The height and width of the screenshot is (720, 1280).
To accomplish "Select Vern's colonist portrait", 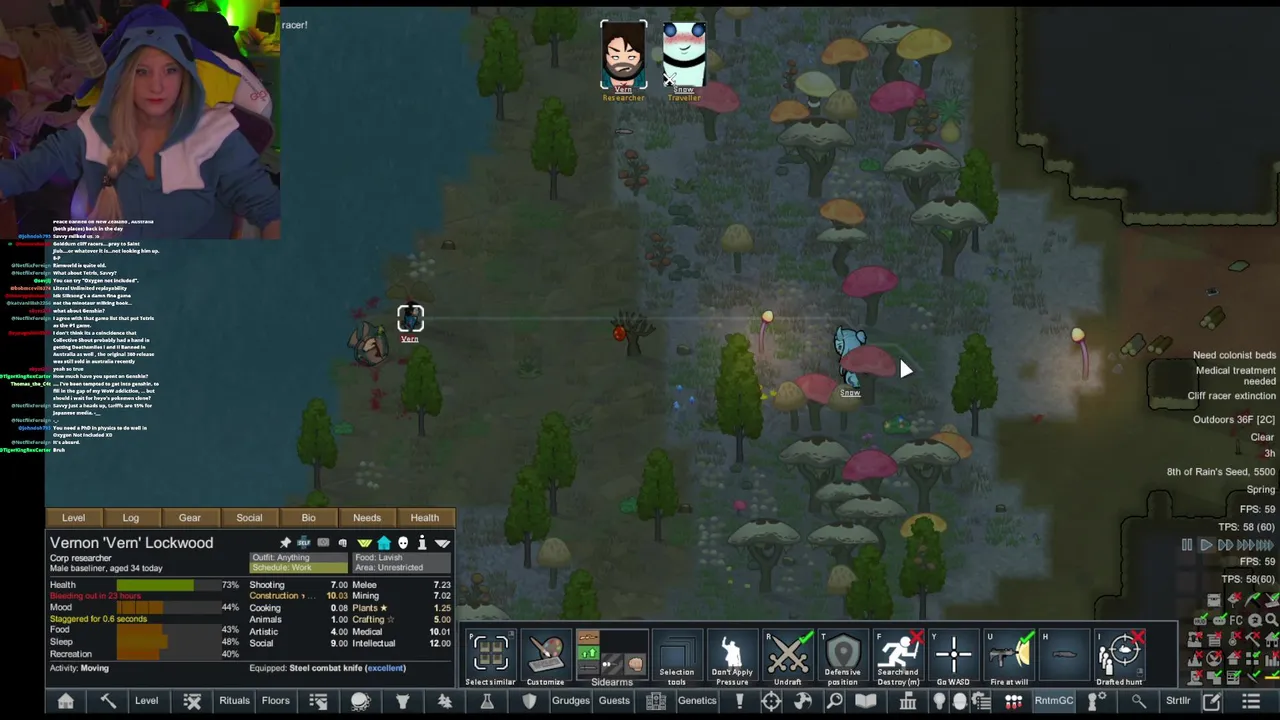I will pyautogui.click(x=623, y=57).
